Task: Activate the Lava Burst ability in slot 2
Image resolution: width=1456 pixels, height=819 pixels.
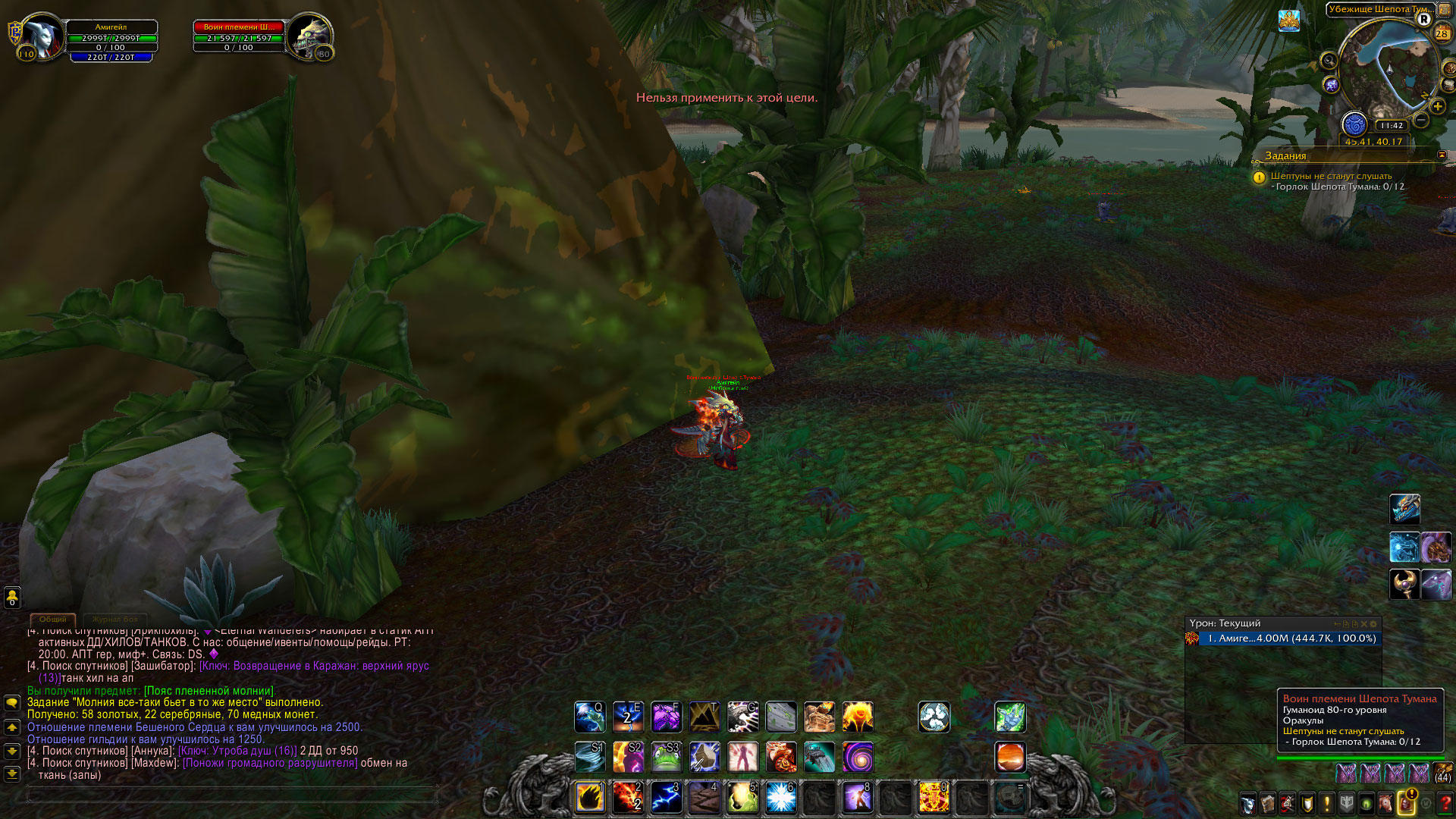Action: [628, 798]
